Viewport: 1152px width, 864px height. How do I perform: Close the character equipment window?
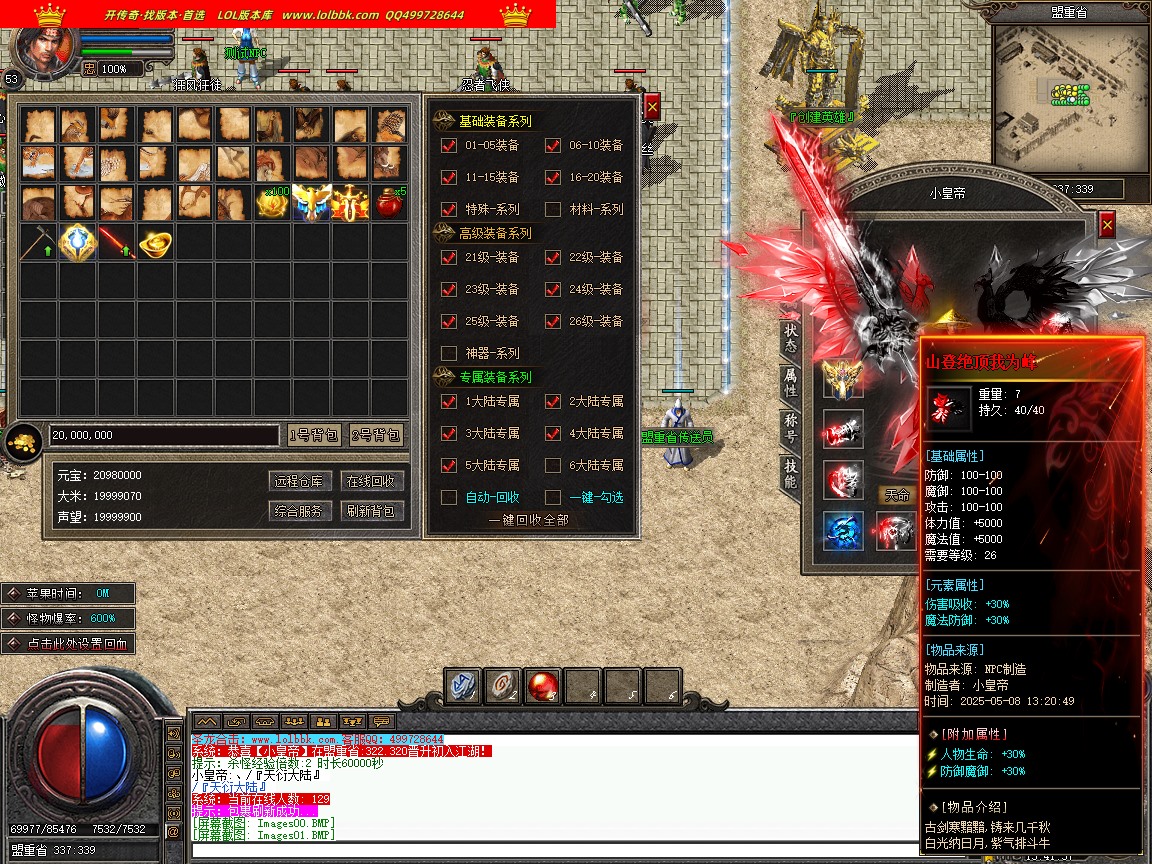(x=1106, y=225)
